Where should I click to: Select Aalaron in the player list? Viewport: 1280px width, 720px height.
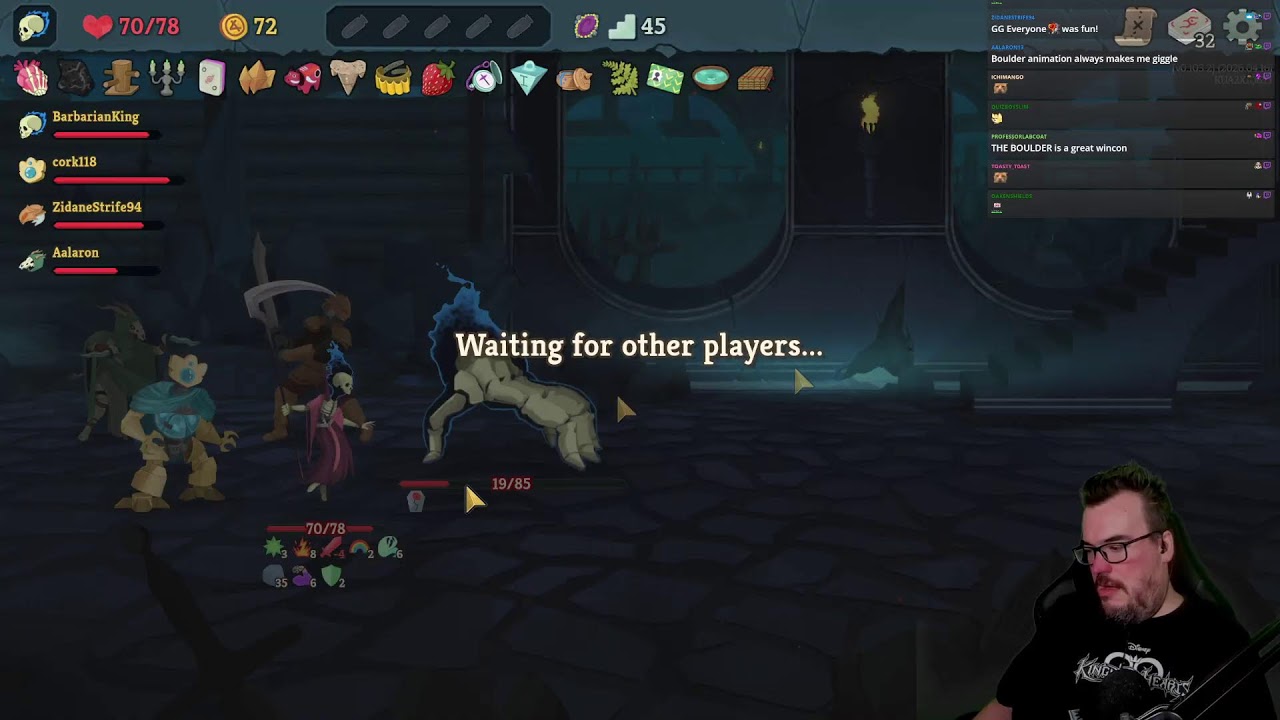(x=75, y=254)
